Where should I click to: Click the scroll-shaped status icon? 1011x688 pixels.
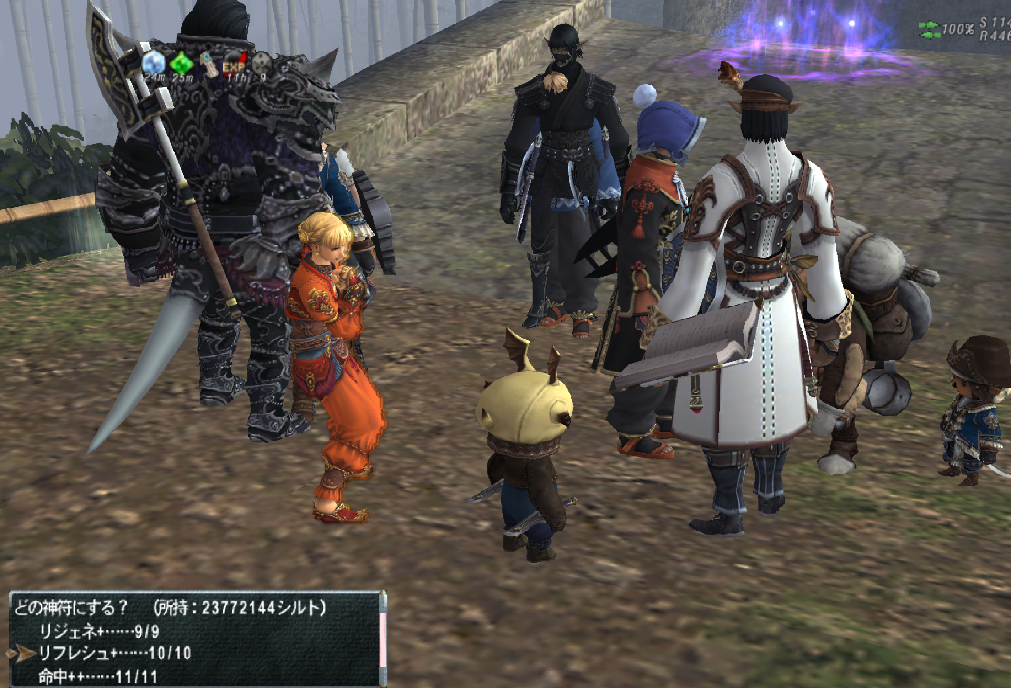point(208,63)
